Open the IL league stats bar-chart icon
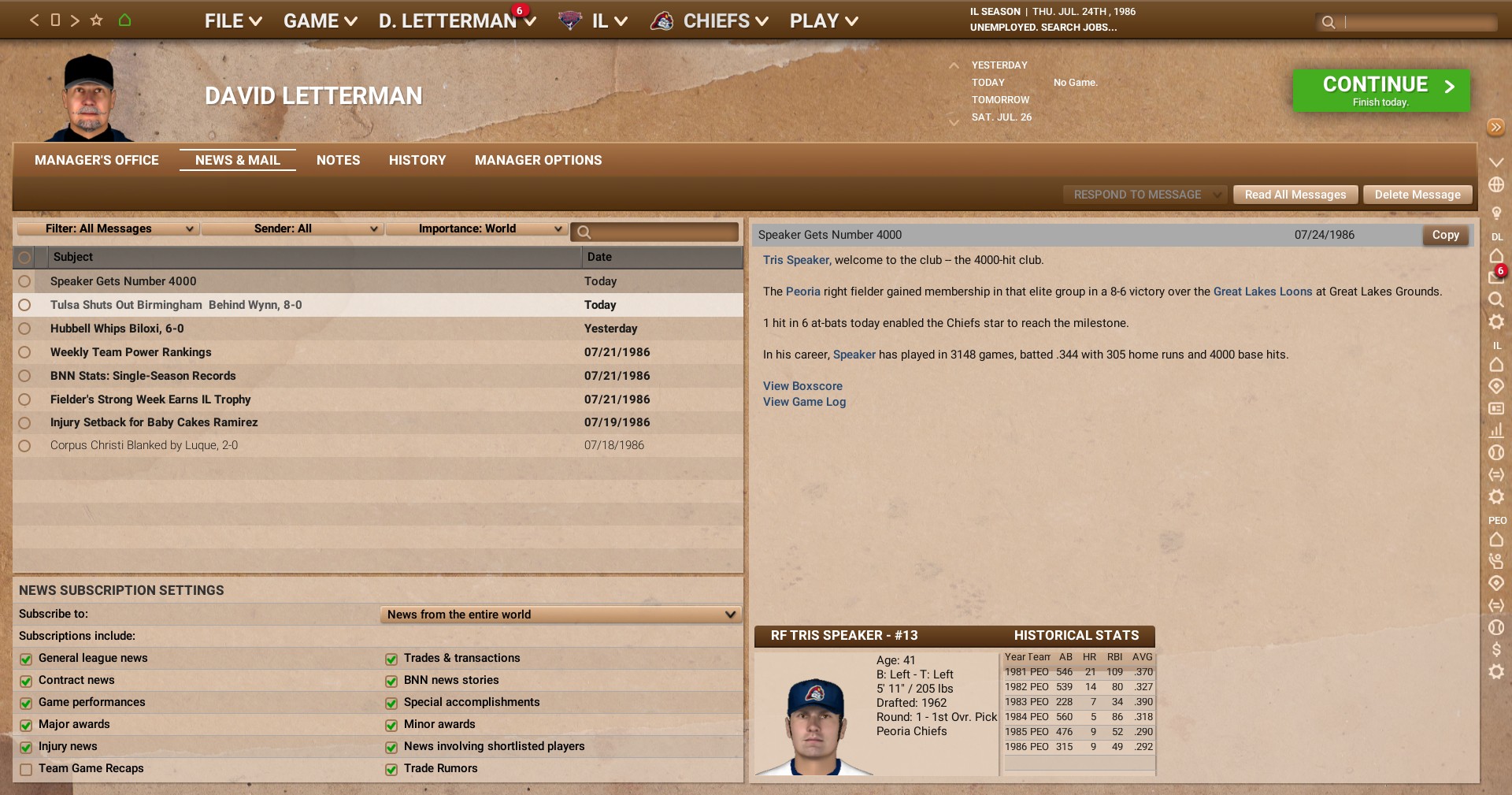Image resolution: width=1512 pixels, height=795 pixels. [x=1498, y=430]
